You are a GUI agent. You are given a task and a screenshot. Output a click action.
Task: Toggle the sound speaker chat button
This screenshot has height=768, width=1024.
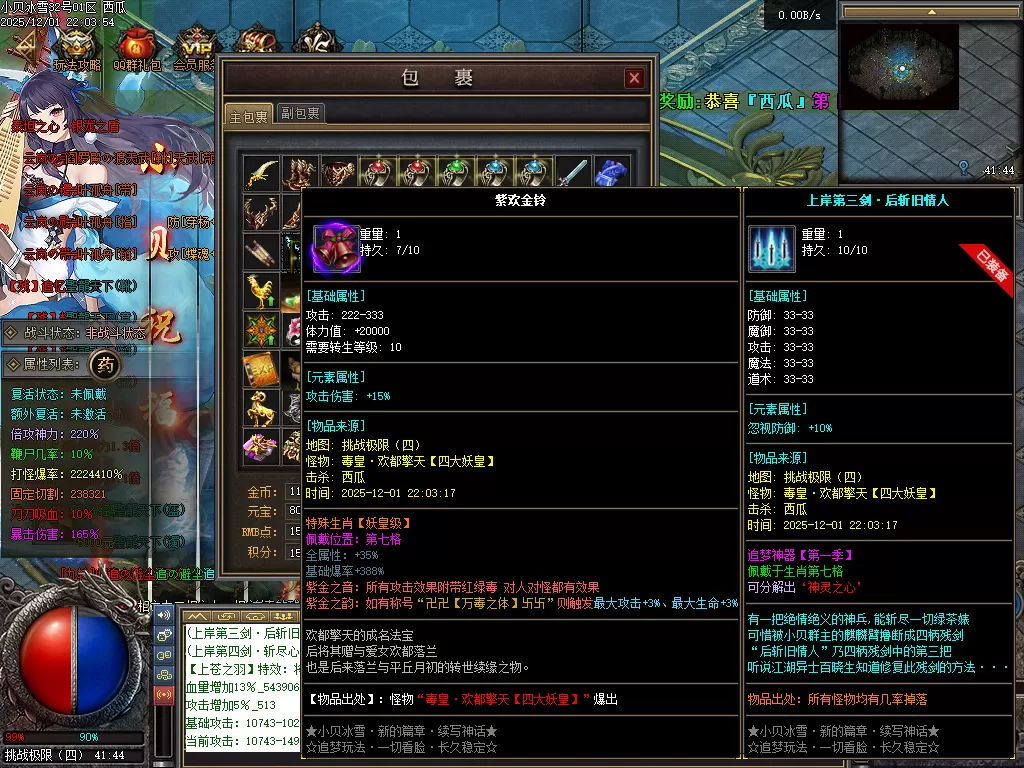(x=163, y=613)
